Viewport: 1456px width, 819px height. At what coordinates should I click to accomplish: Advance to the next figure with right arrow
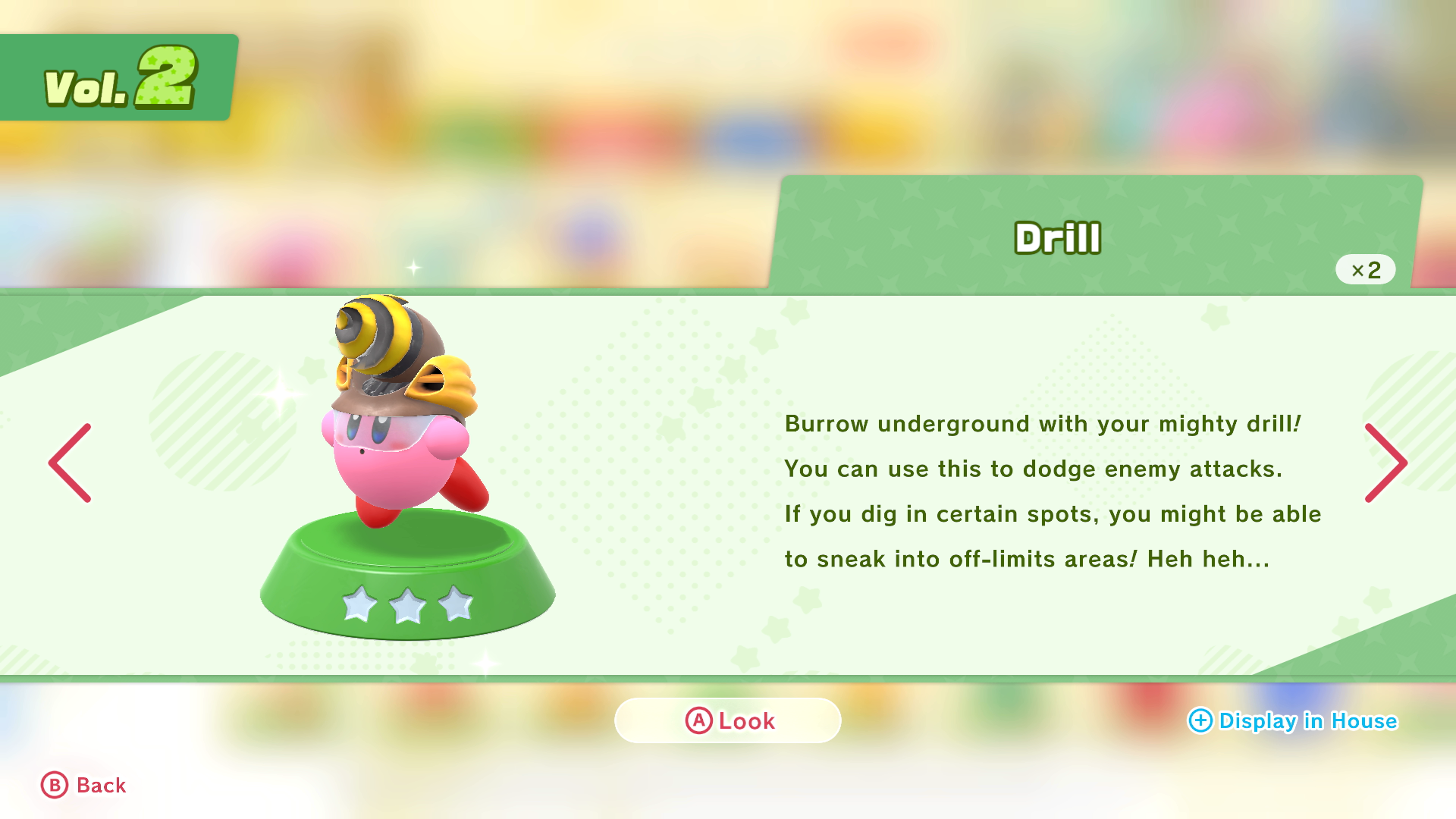[1385, 463]
